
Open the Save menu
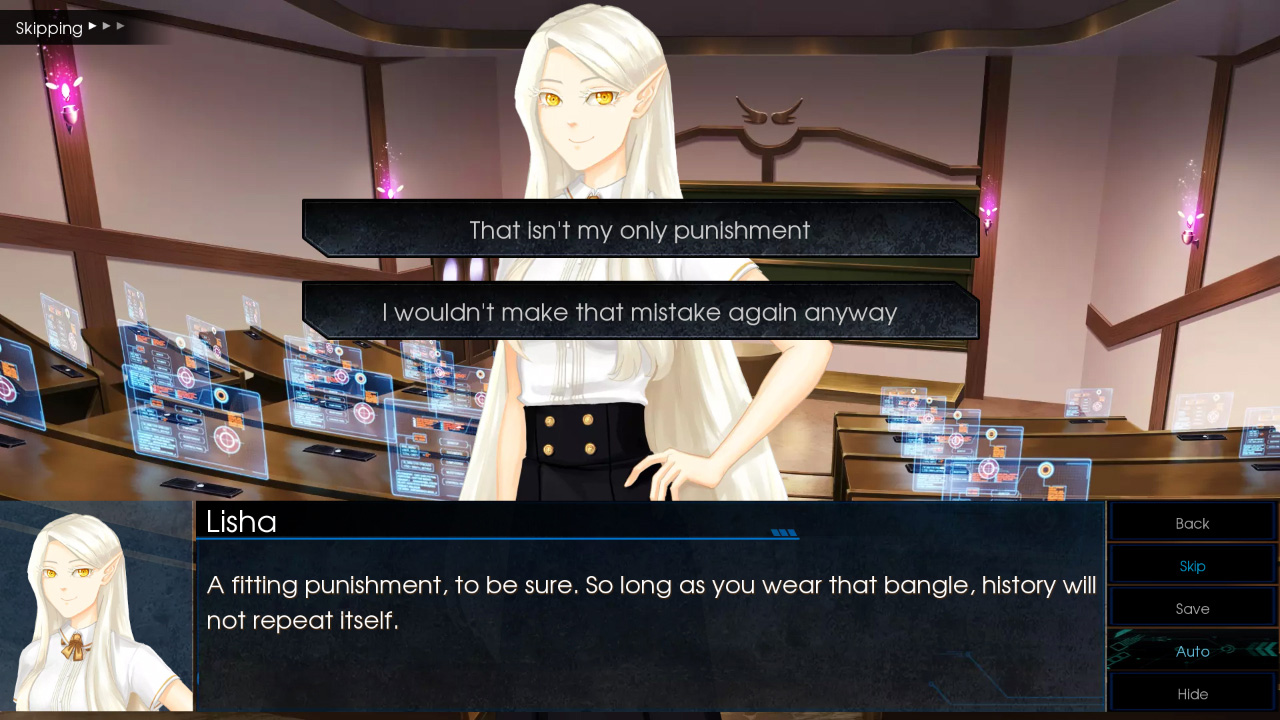[x=1192, y=608]
